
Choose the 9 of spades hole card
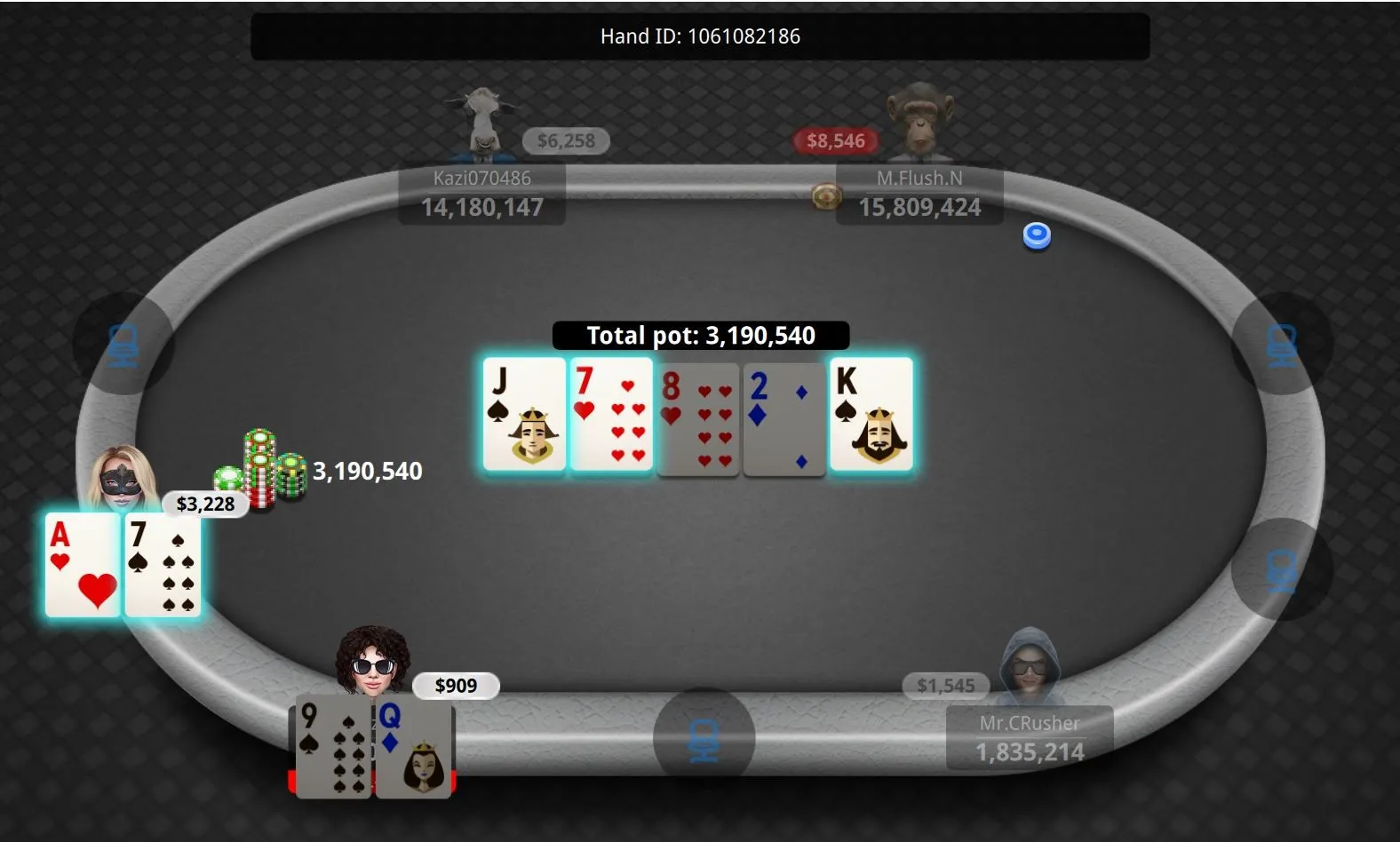[x=333, y=749]
